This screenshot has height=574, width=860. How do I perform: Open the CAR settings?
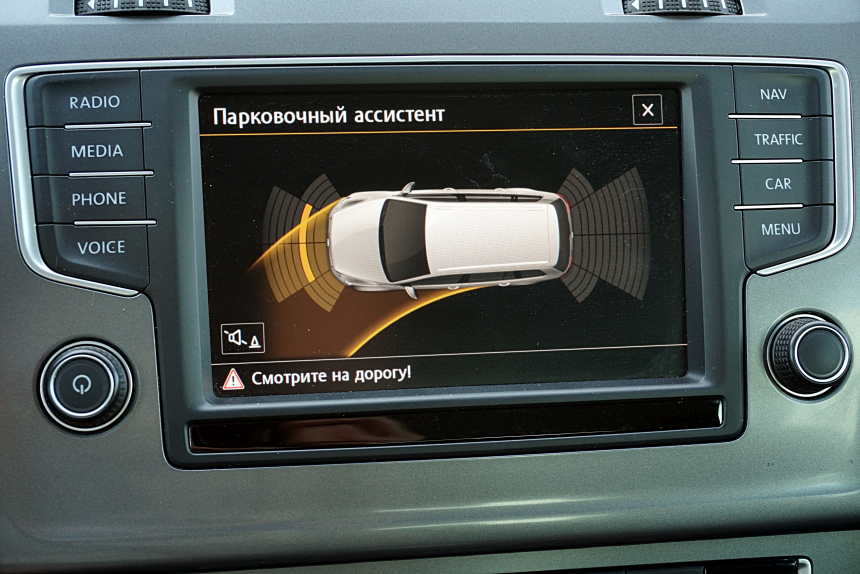tap(778, 184)
